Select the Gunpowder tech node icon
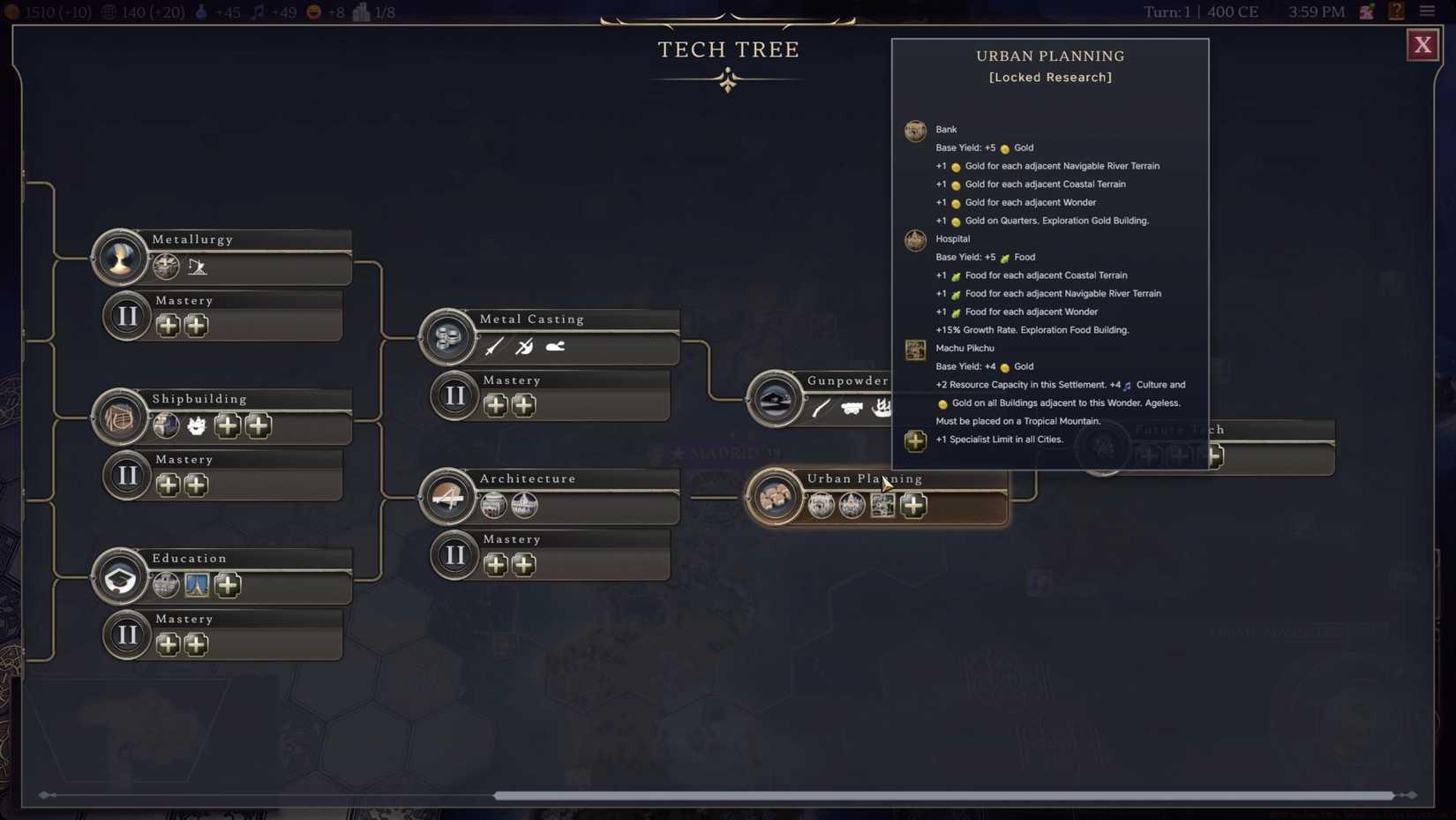Viewport: 1456px width, 820px height. click(x=775, y=398)
